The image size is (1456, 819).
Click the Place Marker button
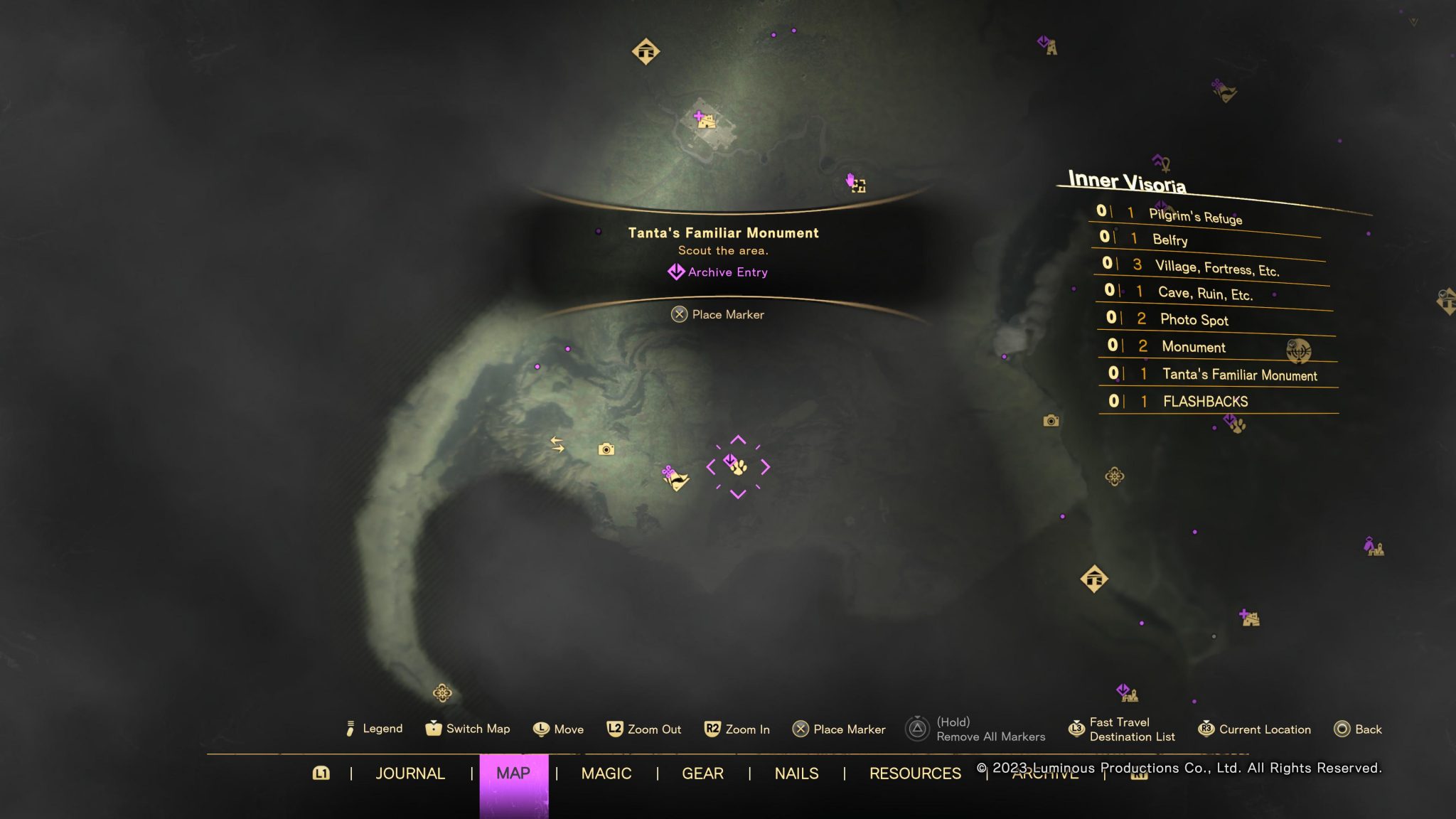pyautogui.click(x=719, y=314)
